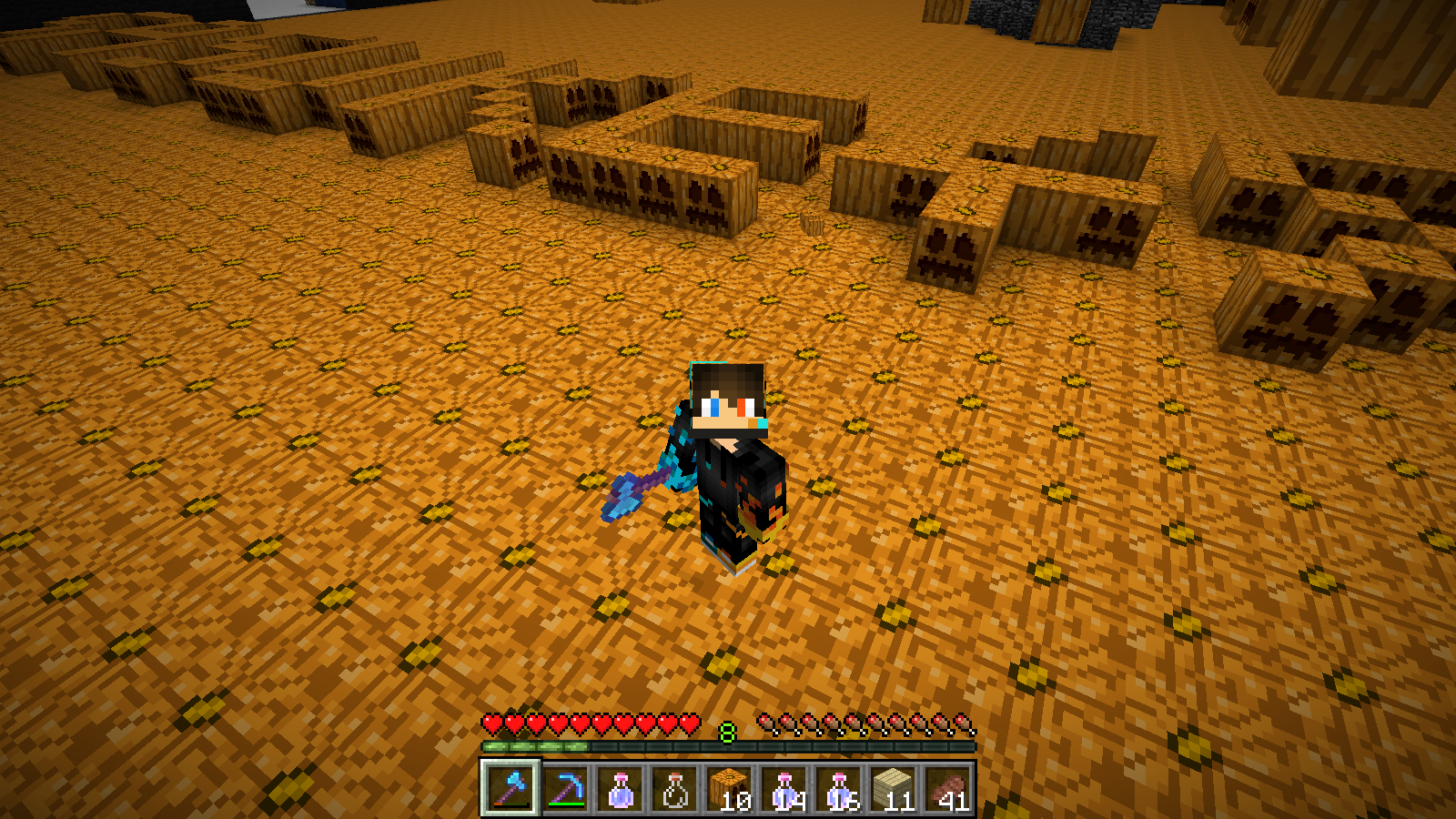Select the diamond axe hotbar slot
Viewport: 1456px width, 819px height.
coord(511,788)
